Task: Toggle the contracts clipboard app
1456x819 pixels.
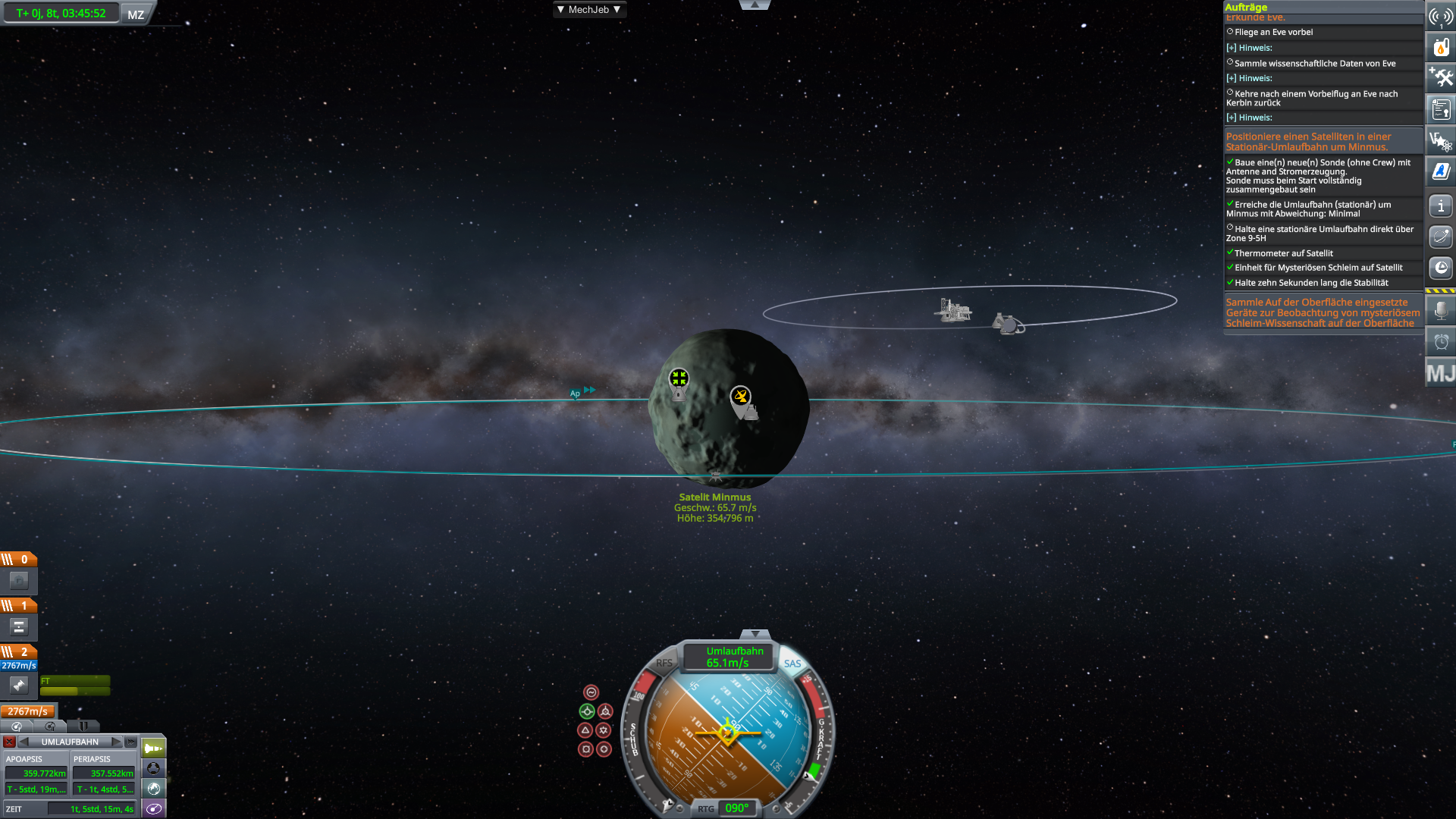Action: (1441, 110)
